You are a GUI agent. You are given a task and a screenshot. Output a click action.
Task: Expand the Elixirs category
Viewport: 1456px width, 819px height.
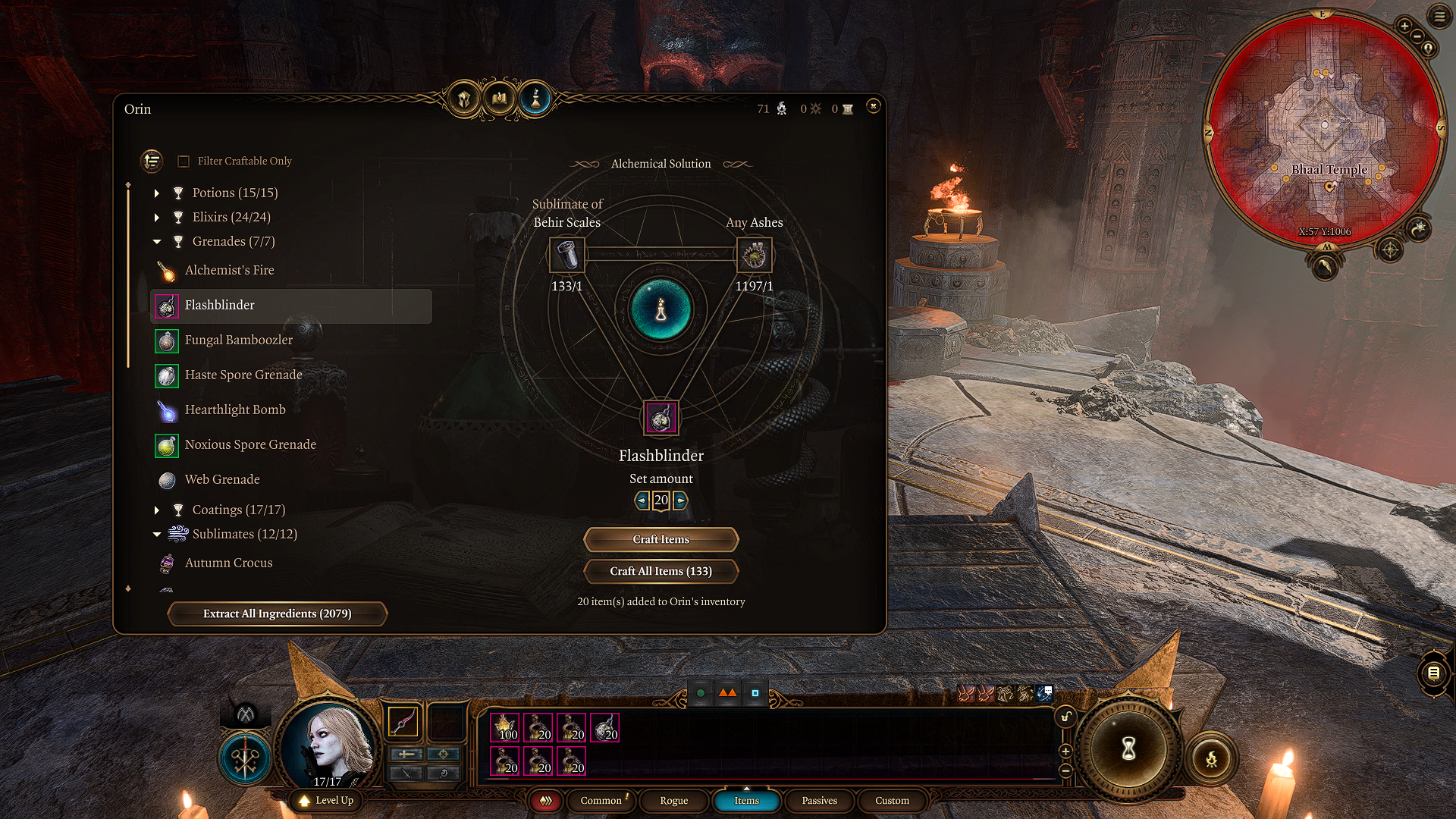pyautogui.click(x=157, y=218)
